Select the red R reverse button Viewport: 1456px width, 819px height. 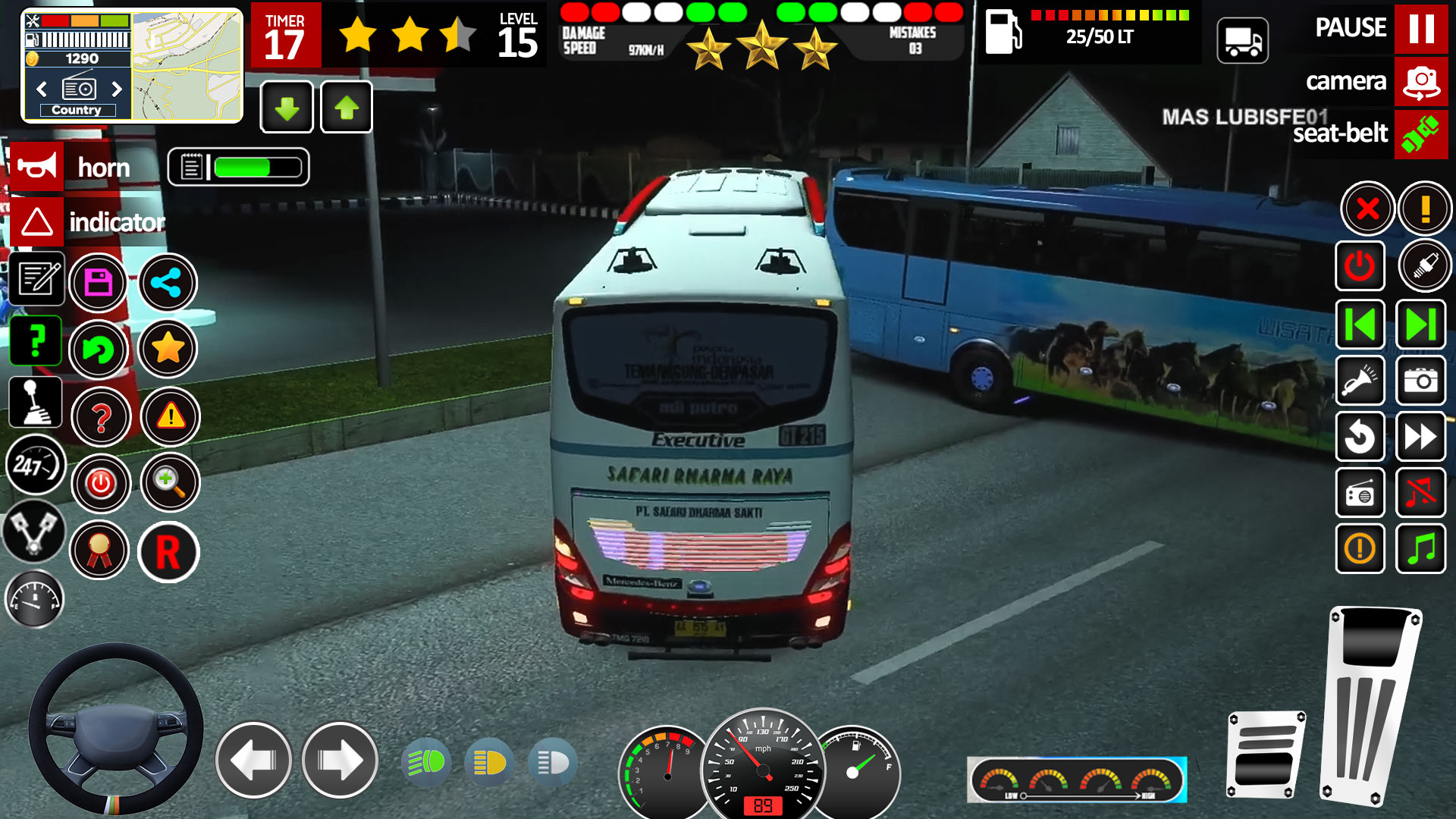click(168, 552)
